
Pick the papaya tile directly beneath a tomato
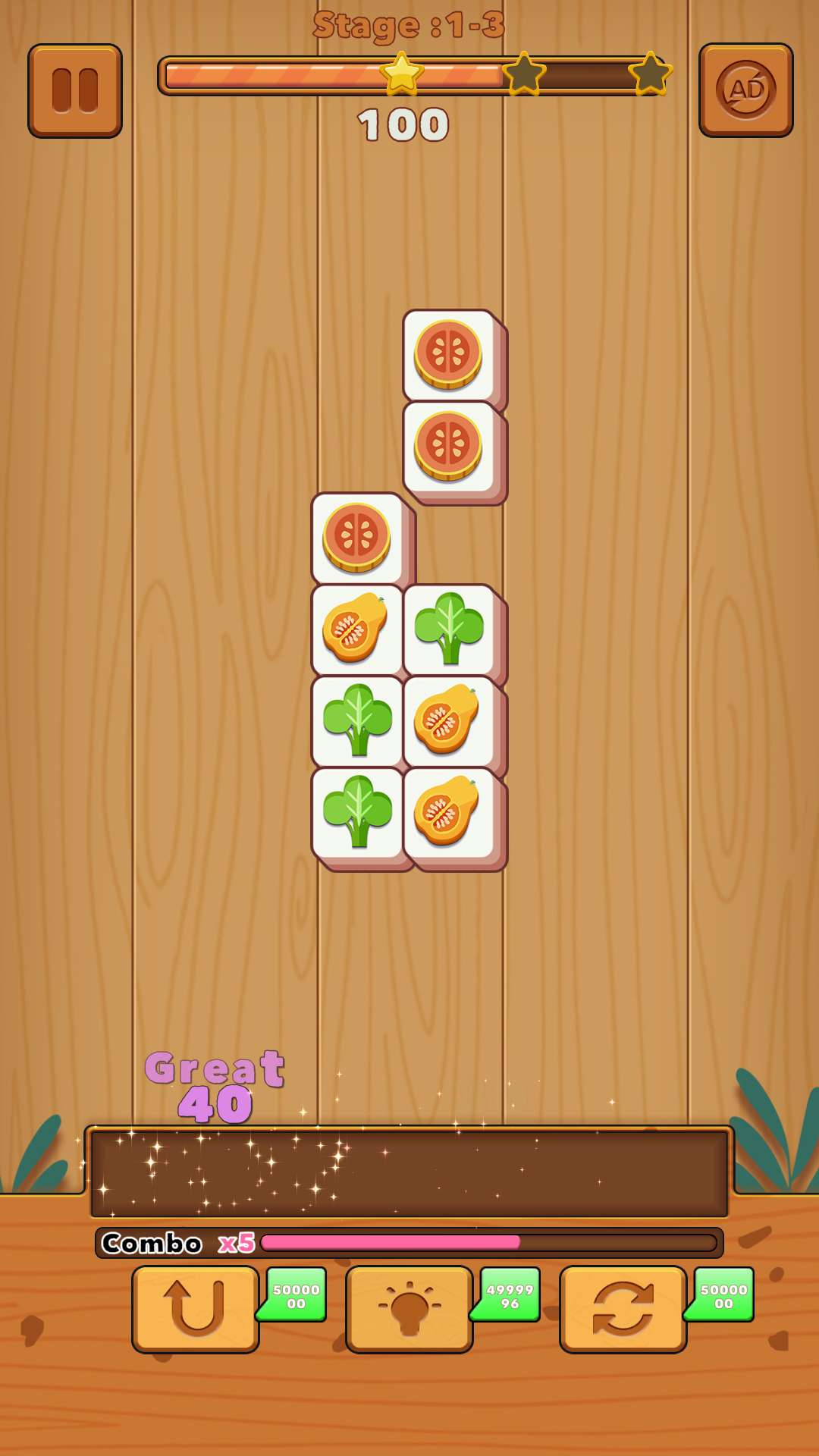click(356, 629)
